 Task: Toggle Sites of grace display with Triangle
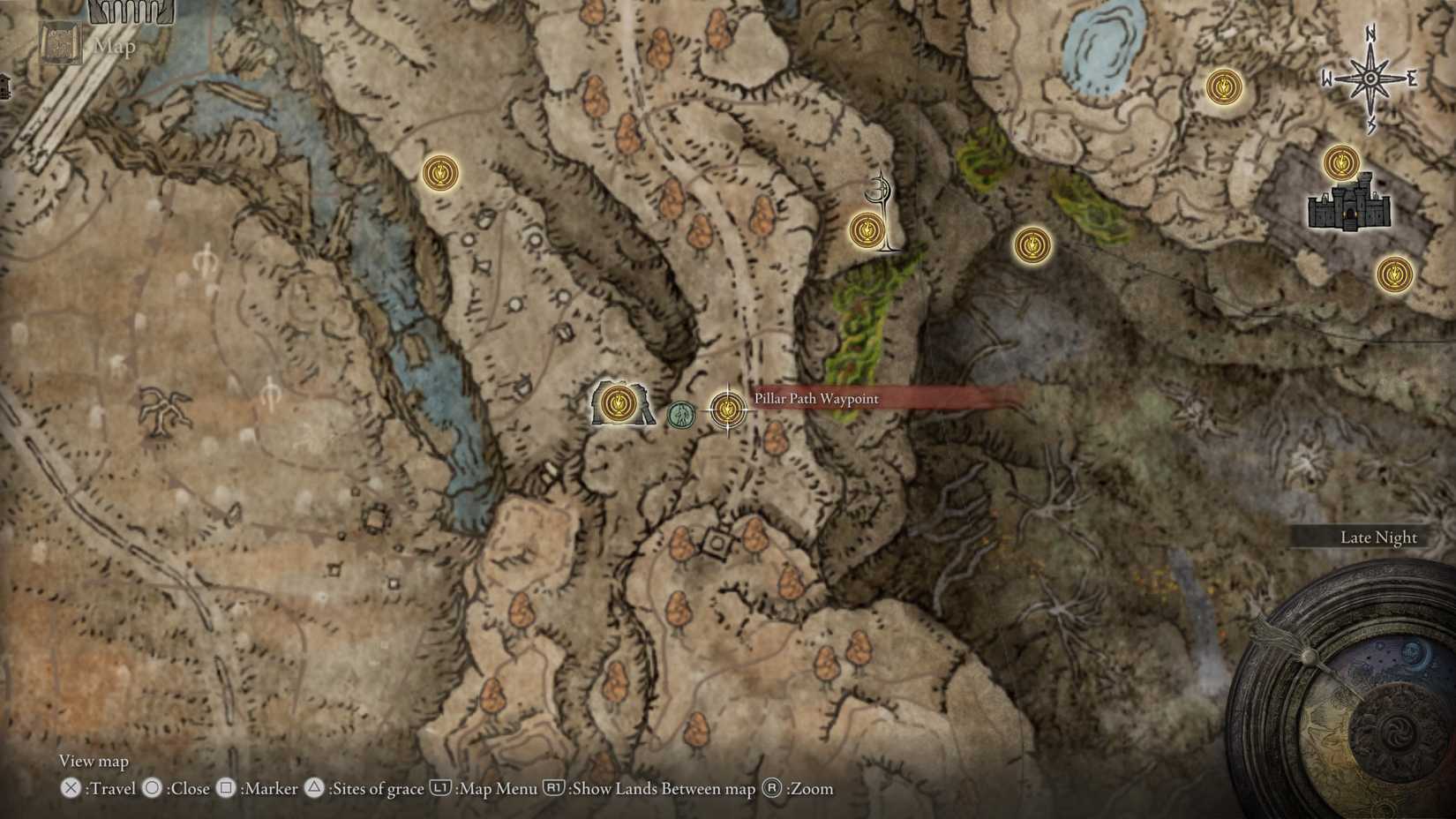coord(313,789)
